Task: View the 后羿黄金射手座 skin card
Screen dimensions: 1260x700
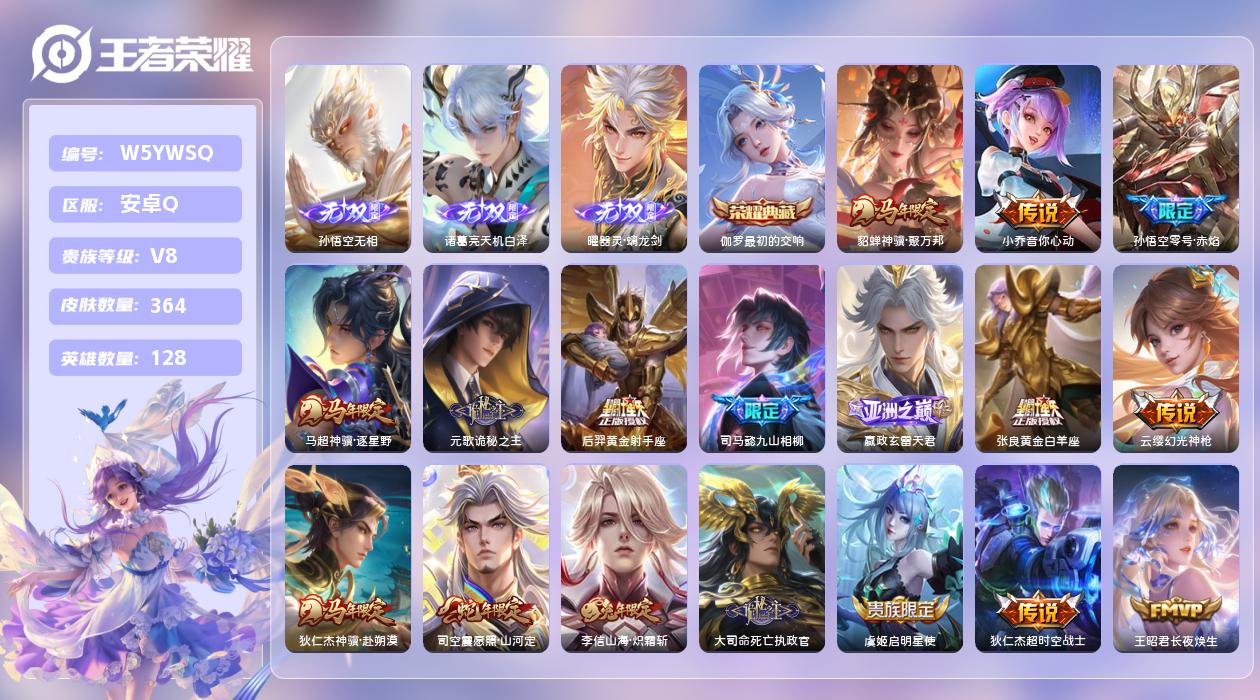Action: 624,358
